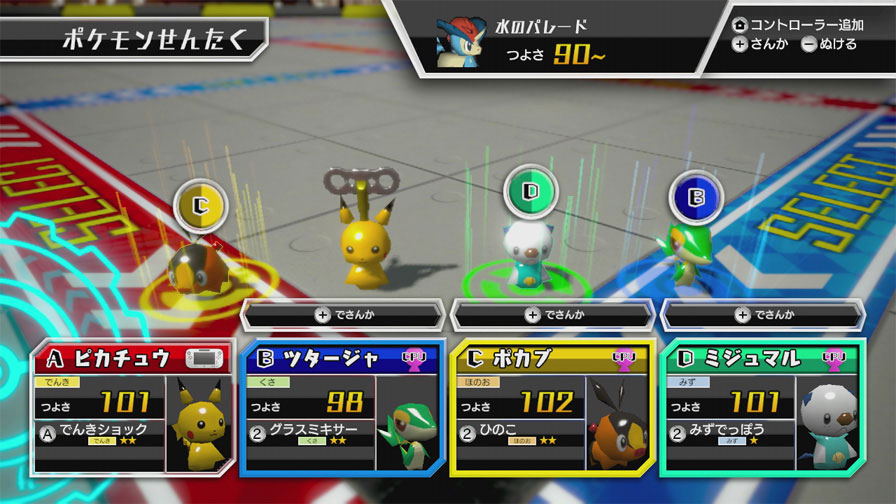Activate the でさんか join bar above ポカブ
896x504 pixels.
(x=553, y=314)
